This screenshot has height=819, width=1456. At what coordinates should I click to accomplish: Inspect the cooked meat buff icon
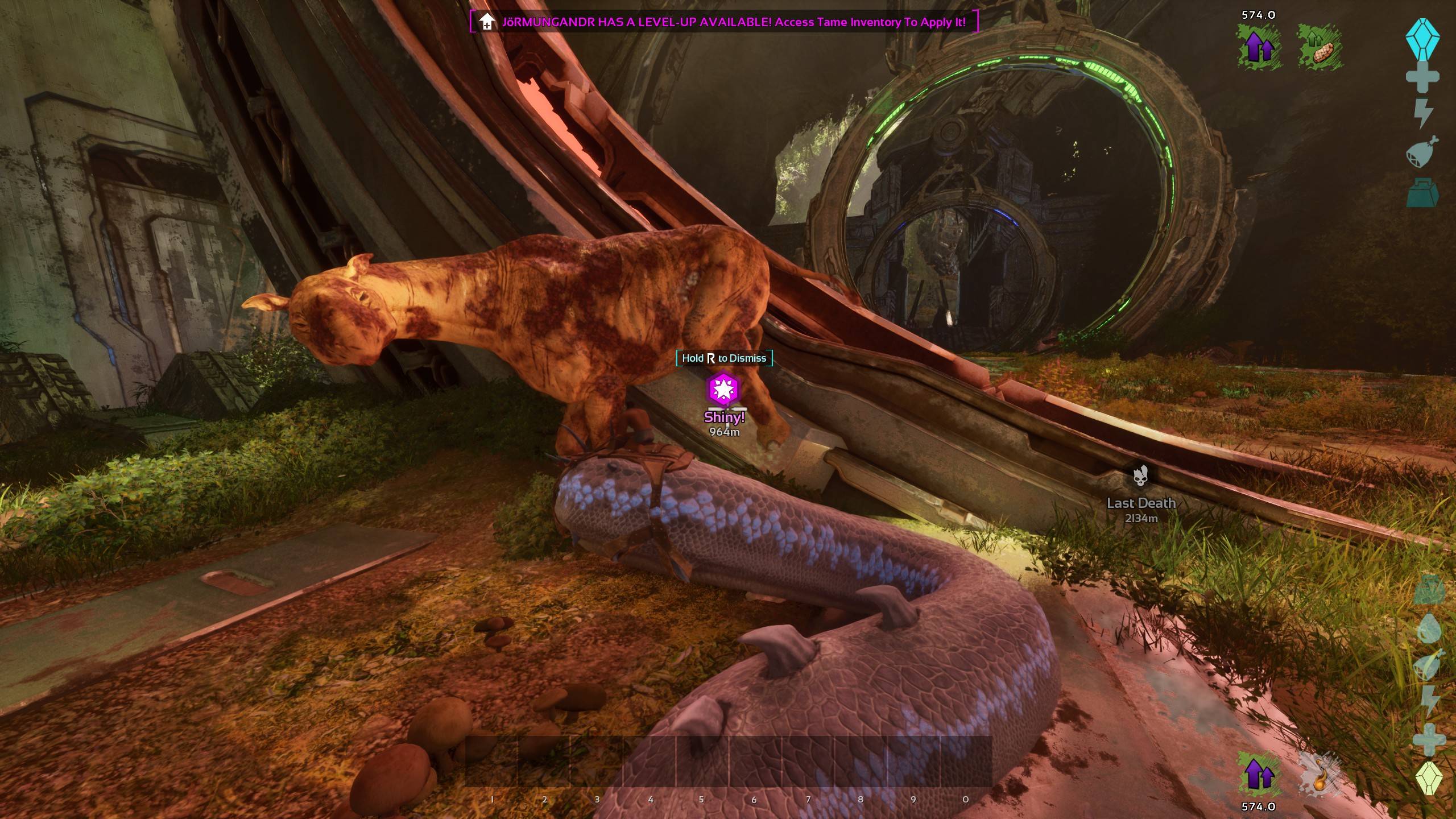coord(1319,47)
